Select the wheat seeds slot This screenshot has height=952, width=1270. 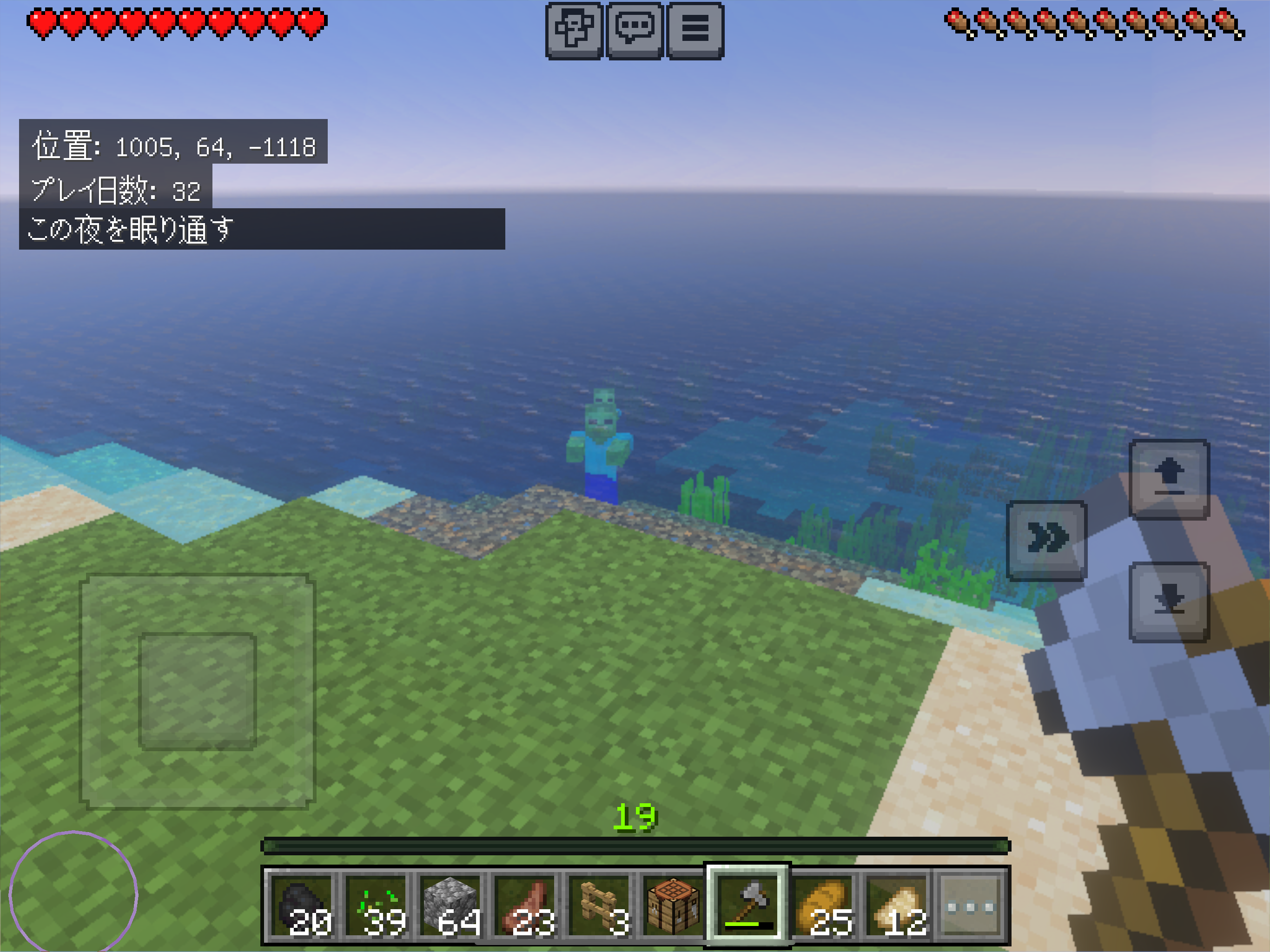pyautogui.click(x=377, y=906)
